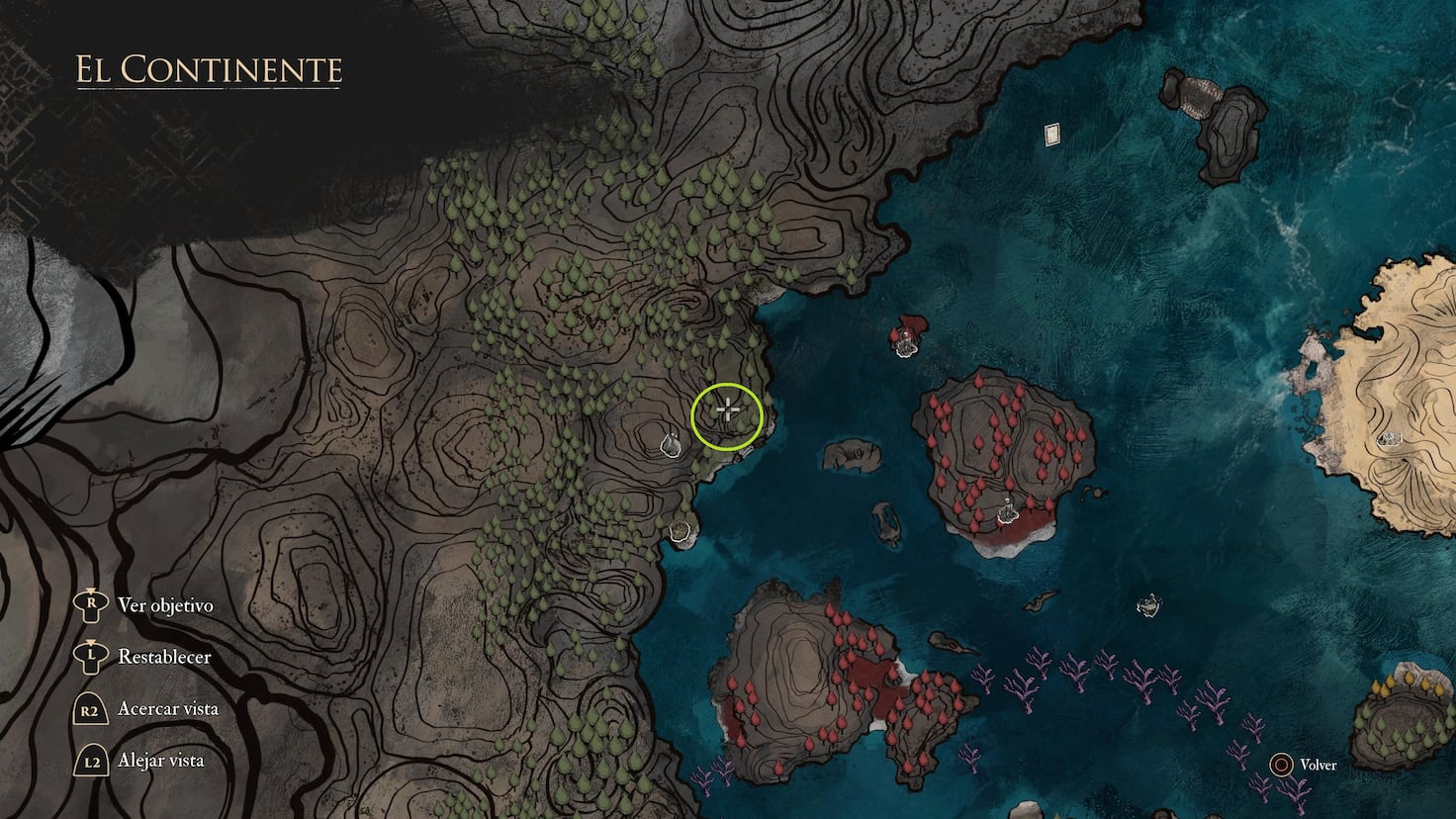Open the document marker floating in the northern sea
The width and height of the screenshot is (1456, 819).
click(1051, 134)
